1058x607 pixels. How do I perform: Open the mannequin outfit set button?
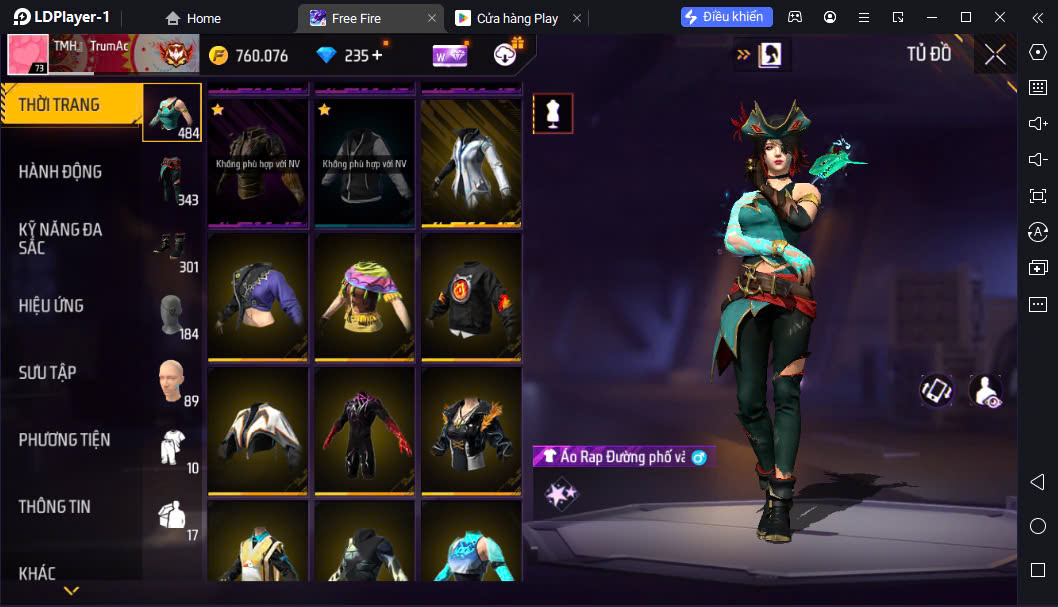[x=553, y=114]
